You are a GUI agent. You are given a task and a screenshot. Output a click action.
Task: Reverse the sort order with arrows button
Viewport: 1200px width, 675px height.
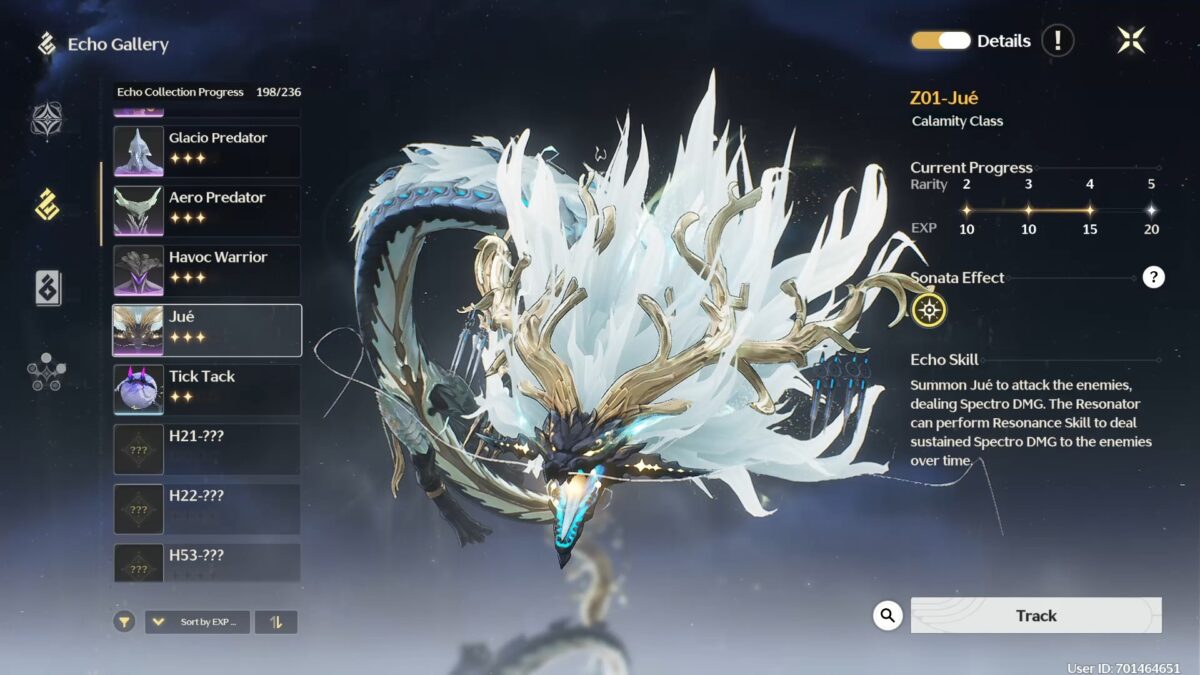(276, 622)
